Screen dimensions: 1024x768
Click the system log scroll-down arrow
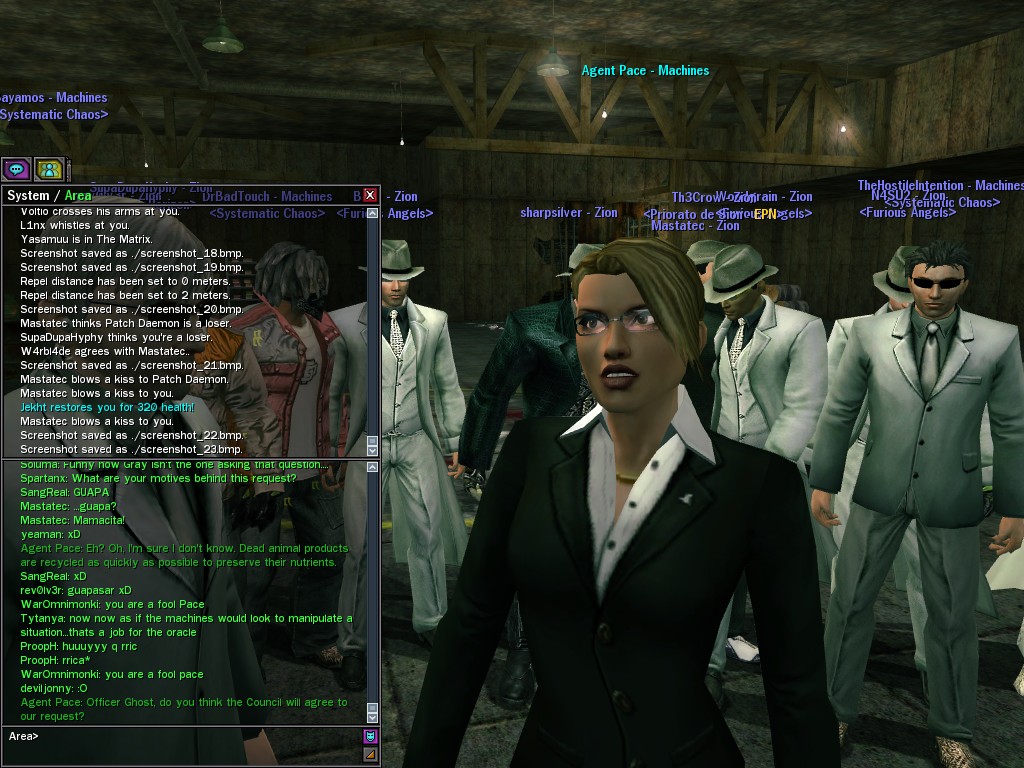tap(372, 449)
